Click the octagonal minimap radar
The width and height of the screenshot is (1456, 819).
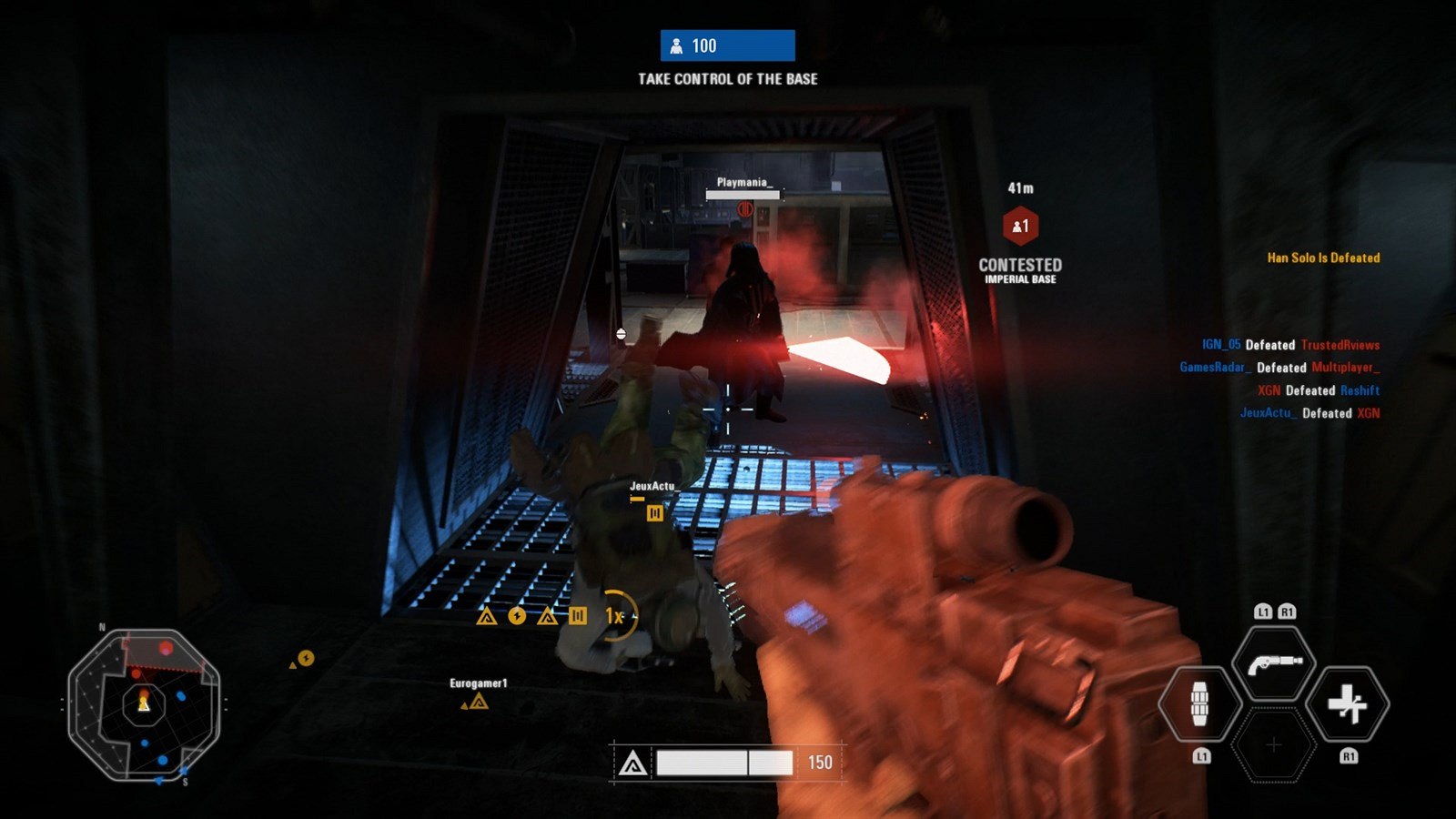(x=144, y=703)
